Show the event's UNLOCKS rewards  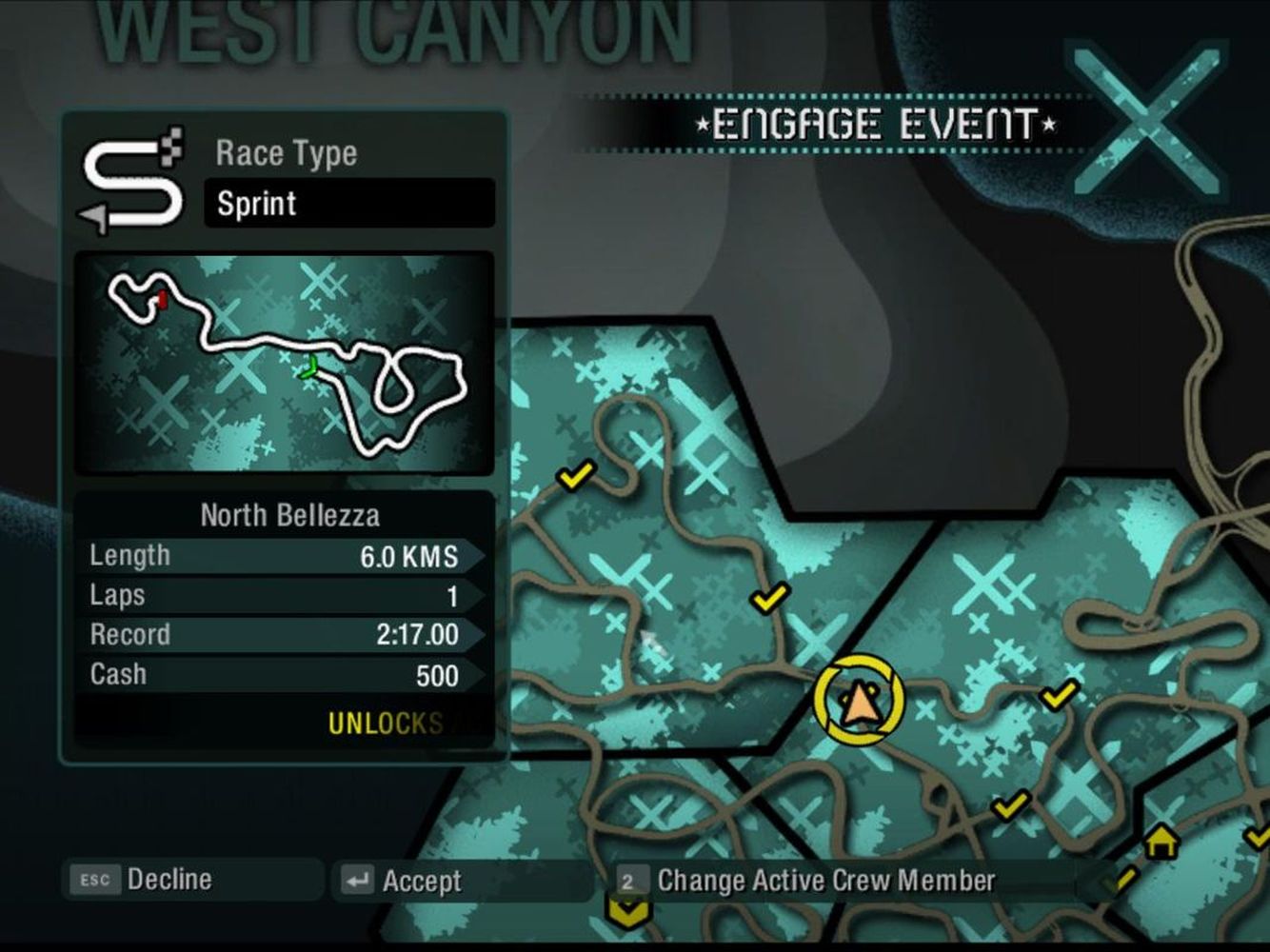point(386,724)
